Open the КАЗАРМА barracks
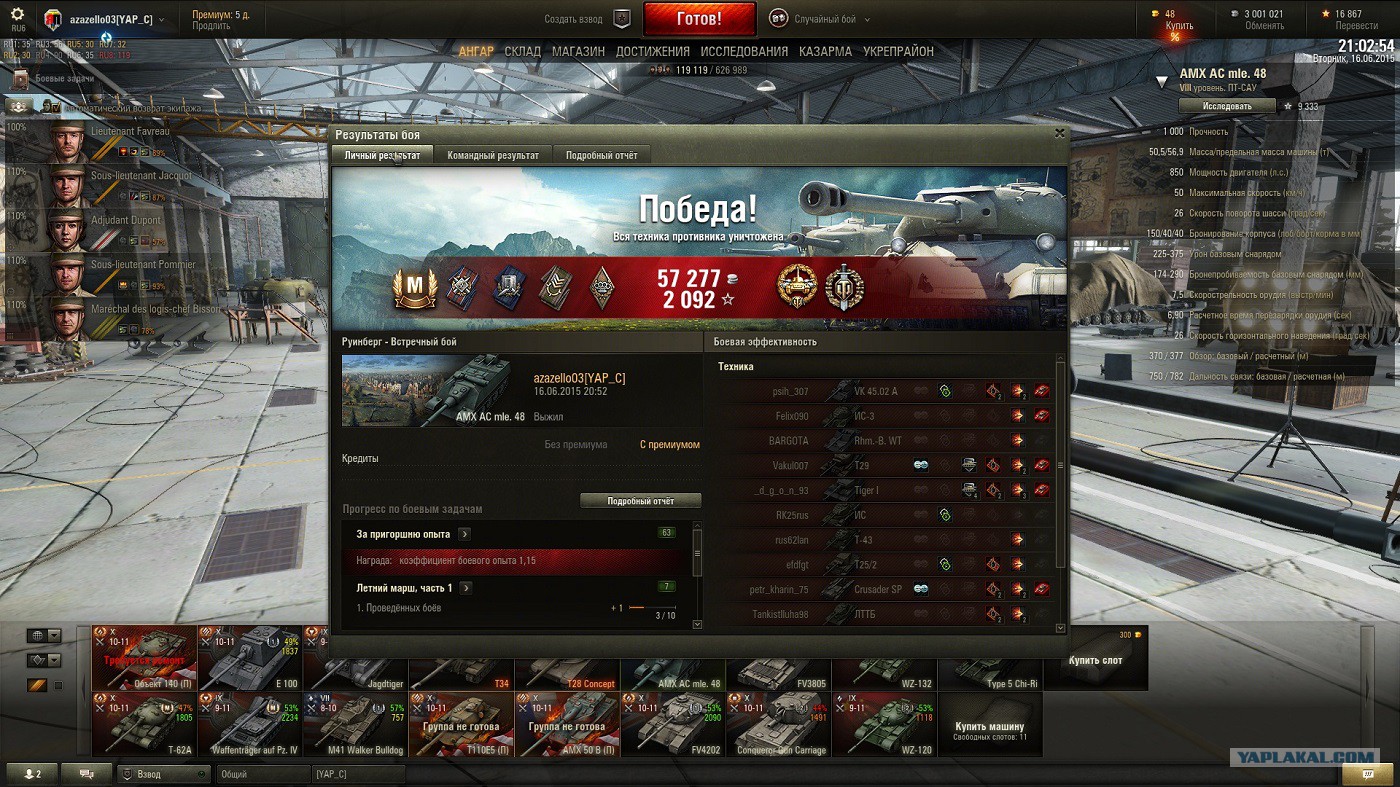This screenshot has width=1400, height=787. point(825,52)
